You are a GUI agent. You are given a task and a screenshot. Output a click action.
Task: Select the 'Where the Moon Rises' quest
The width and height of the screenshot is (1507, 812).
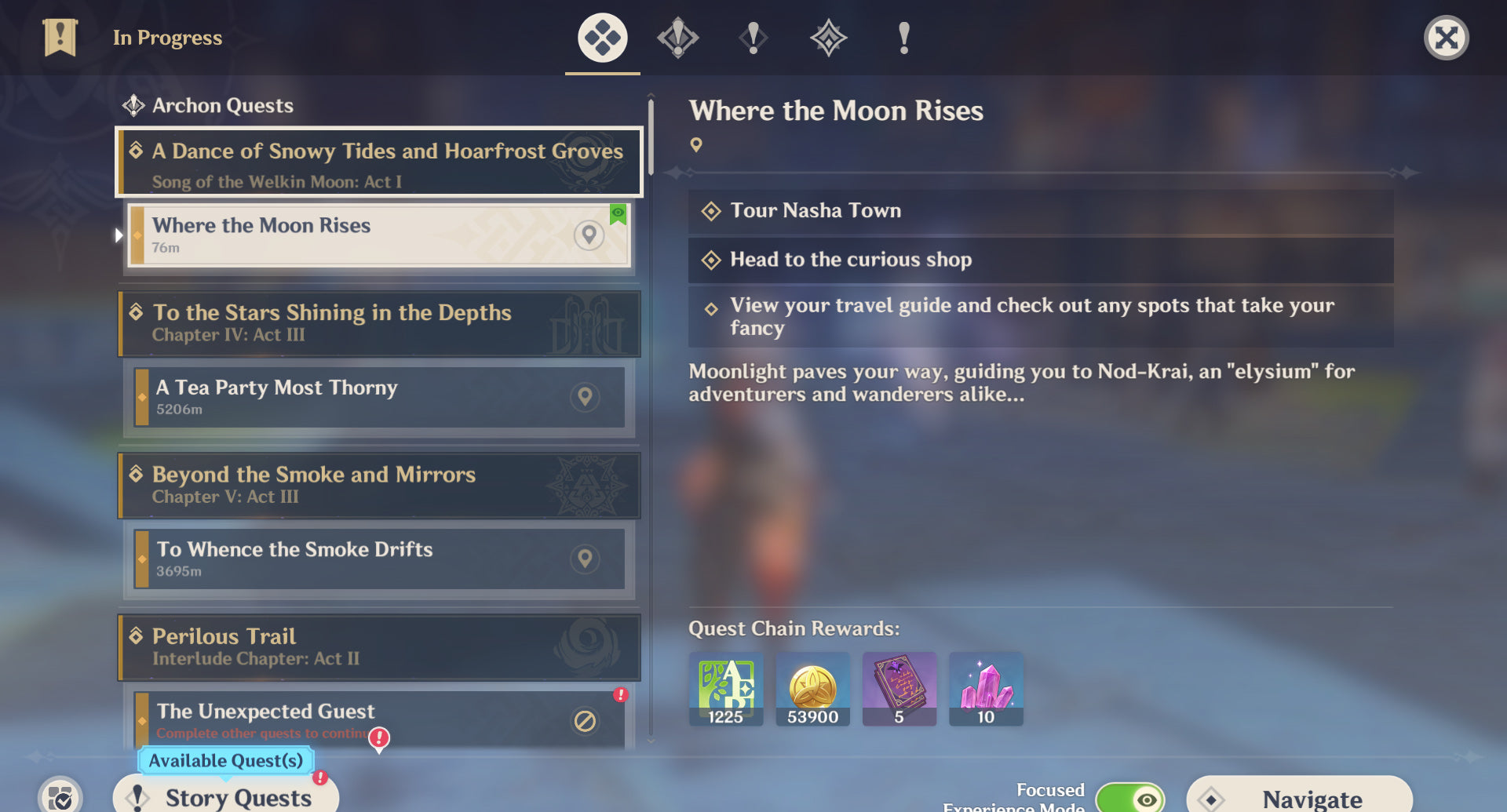point(379,235)
